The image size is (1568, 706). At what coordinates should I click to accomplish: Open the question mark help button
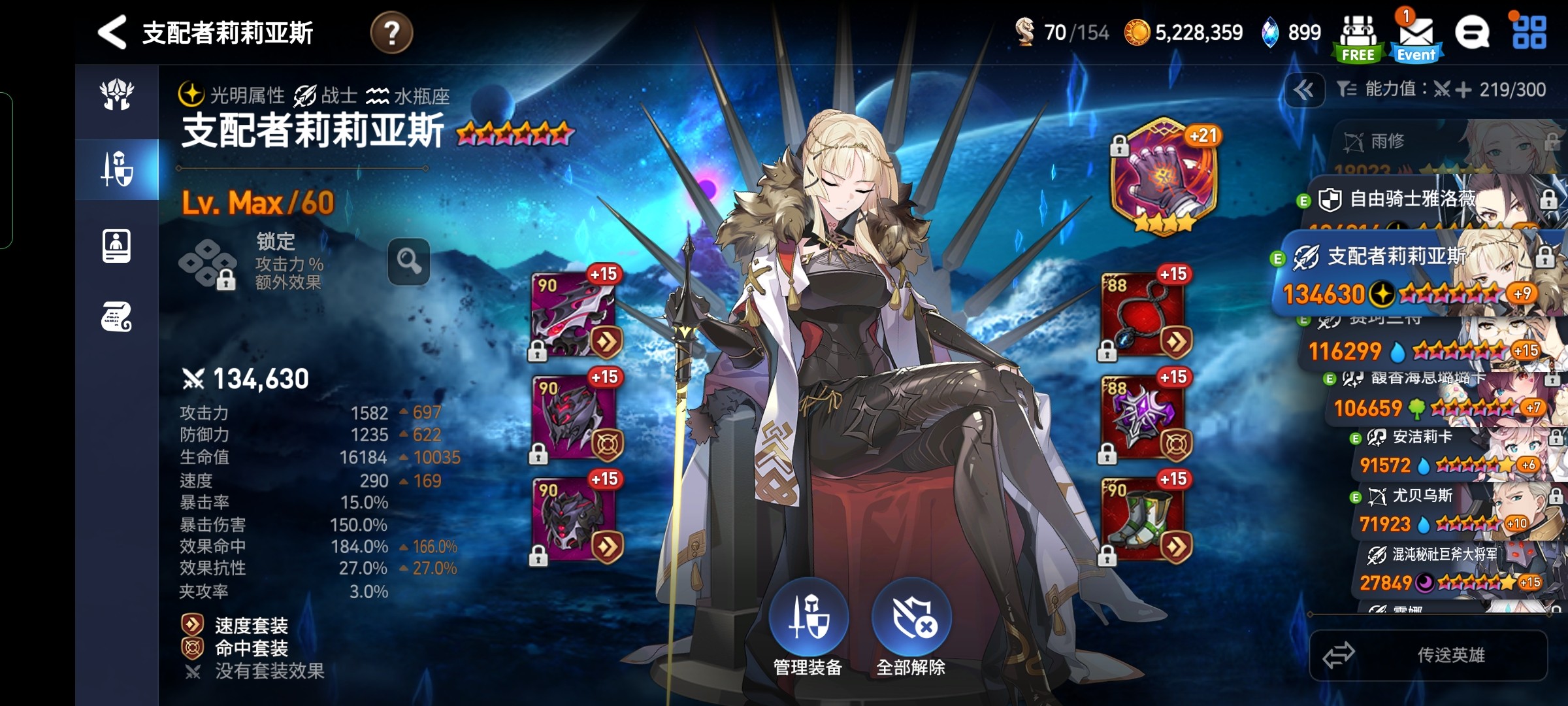[391, 32]
